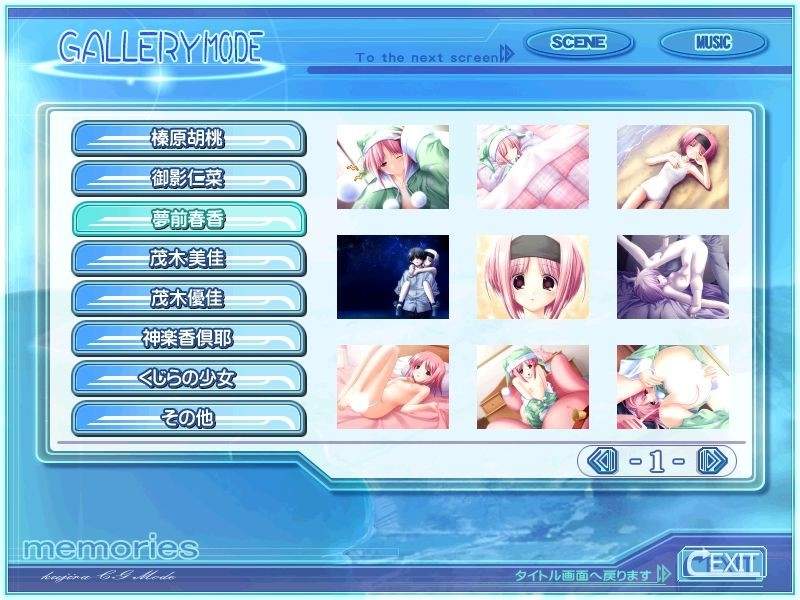
Task: Go to the next gallery page
Action: (710, 461)
